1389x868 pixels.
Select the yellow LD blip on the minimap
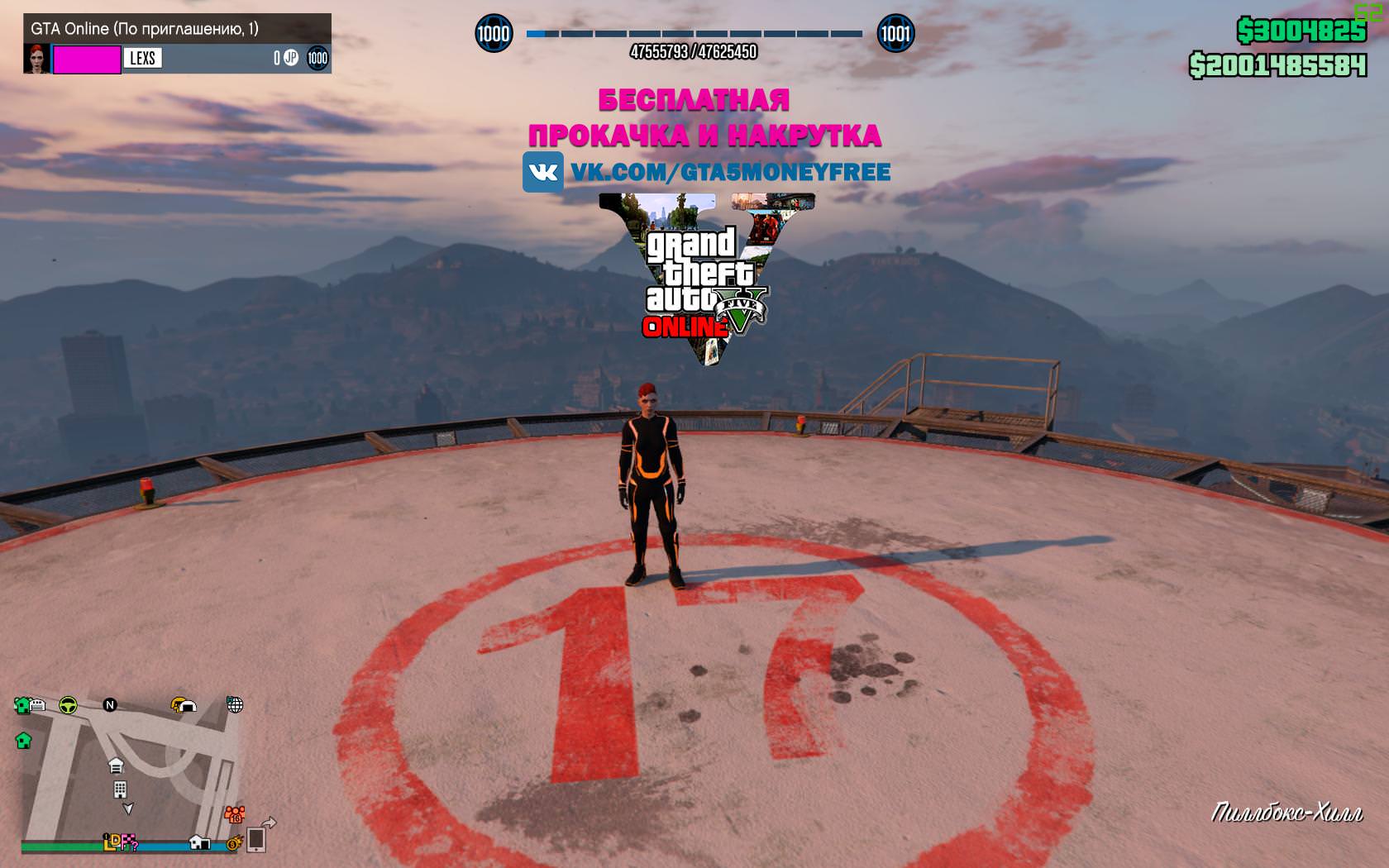112,842
